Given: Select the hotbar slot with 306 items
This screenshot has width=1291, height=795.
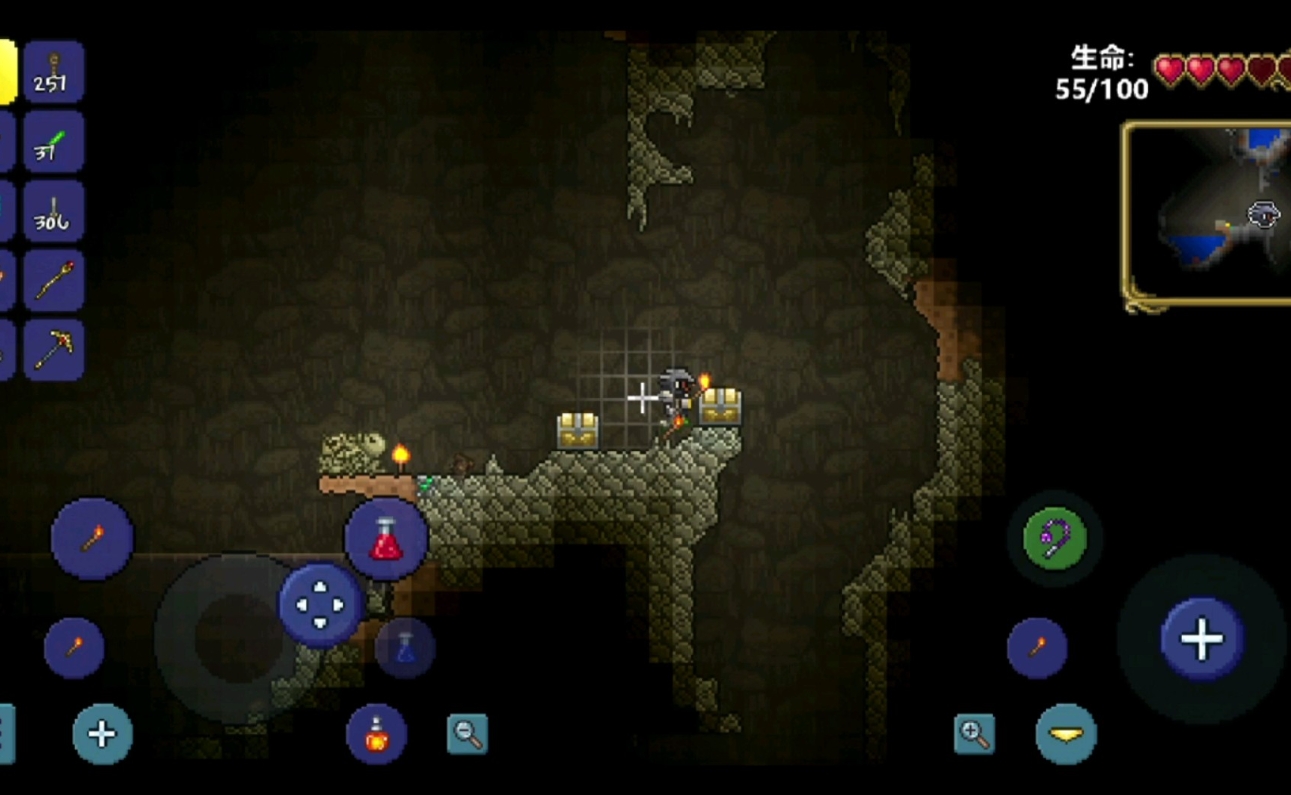Looking at the screenshot, I should pyautogui.click(x=54, y=212).
